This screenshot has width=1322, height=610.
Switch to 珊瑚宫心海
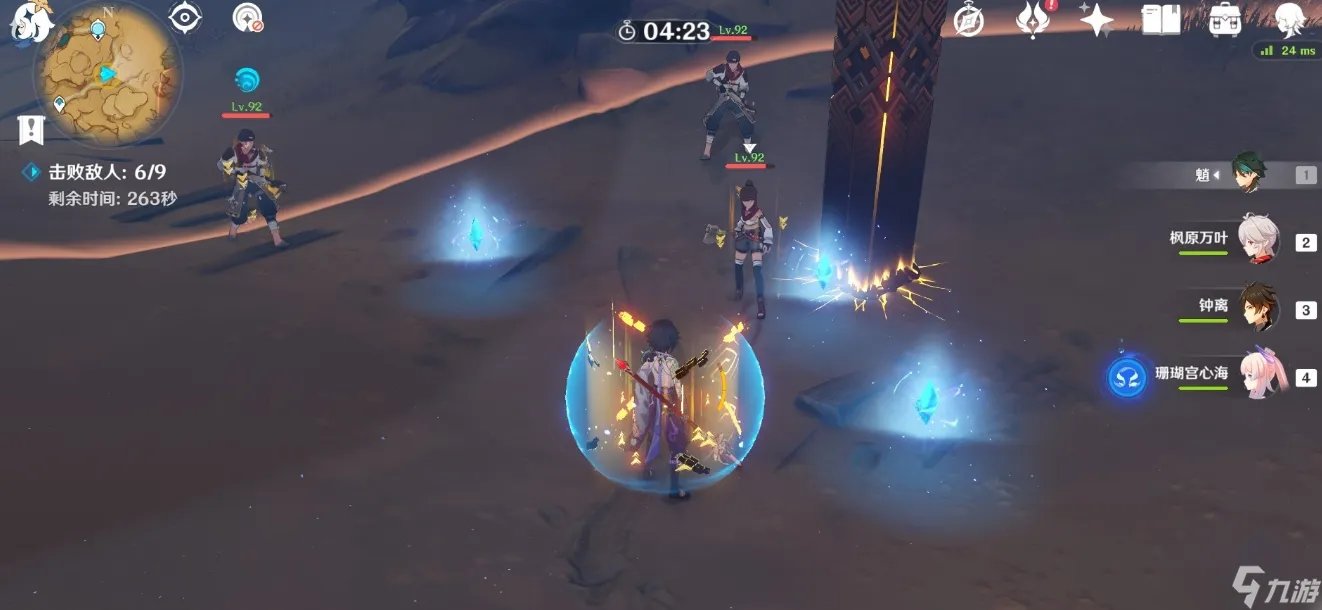tap(1259, 375)
